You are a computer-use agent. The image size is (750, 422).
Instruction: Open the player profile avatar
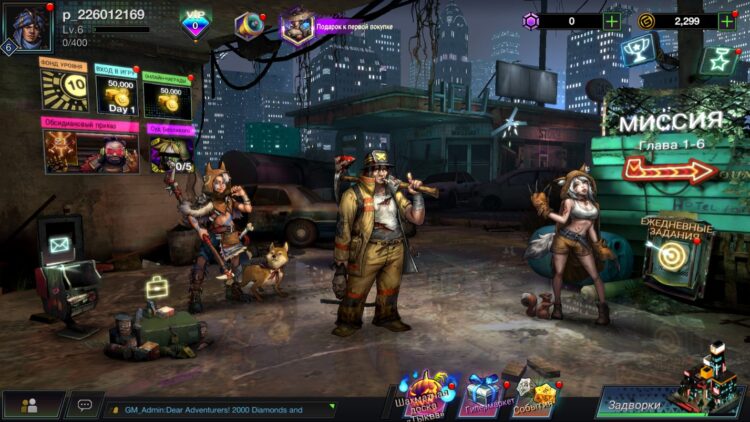coord(27,27)
